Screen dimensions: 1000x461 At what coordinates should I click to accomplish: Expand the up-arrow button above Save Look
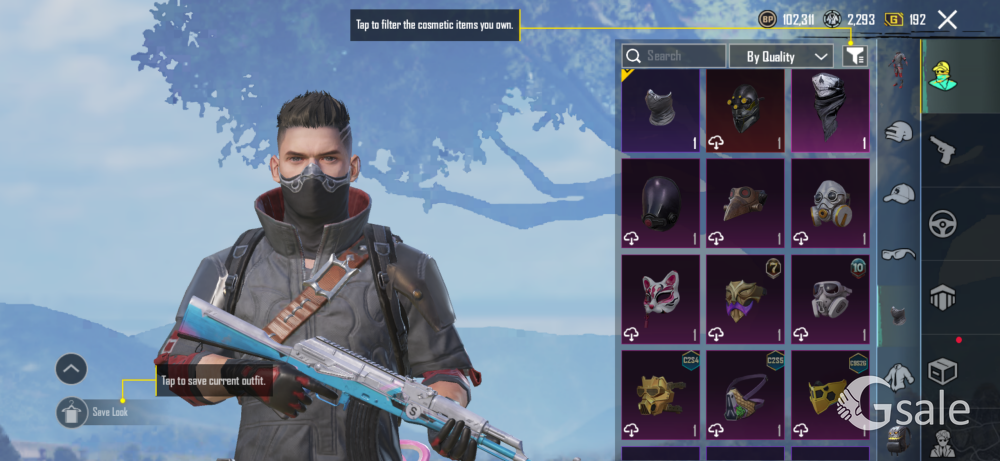[71, 369]
